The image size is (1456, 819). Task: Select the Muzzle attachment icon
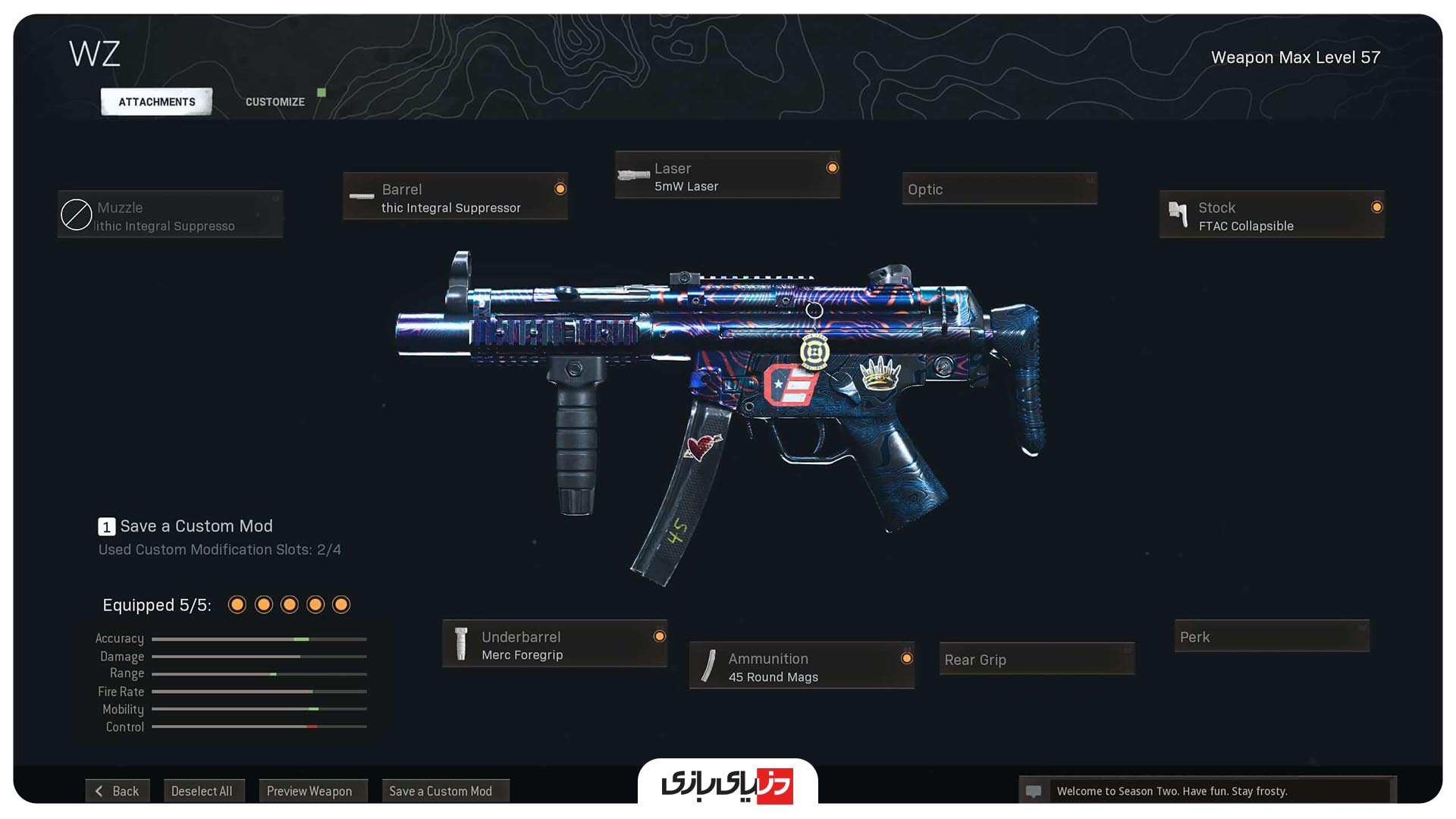[76, 215]
